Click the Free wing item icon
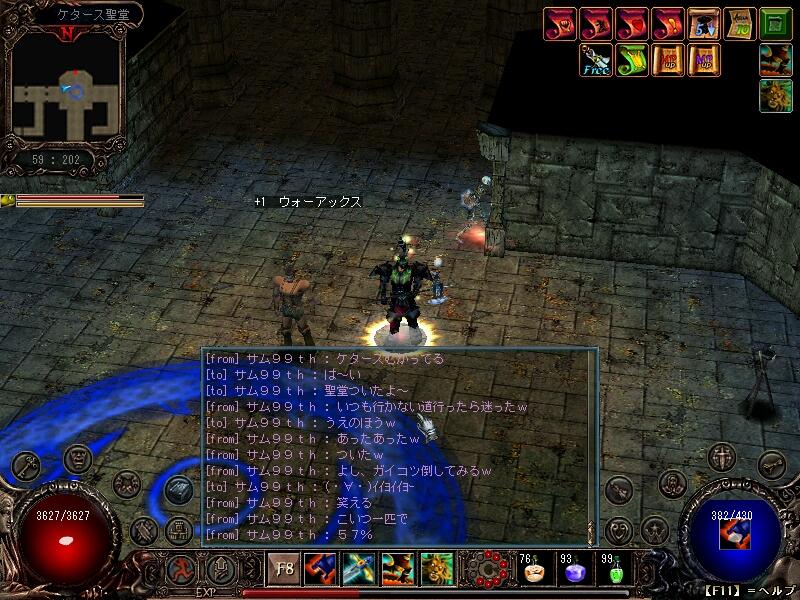The width and height of the screenshot is (800, 600). coord(597,60)
